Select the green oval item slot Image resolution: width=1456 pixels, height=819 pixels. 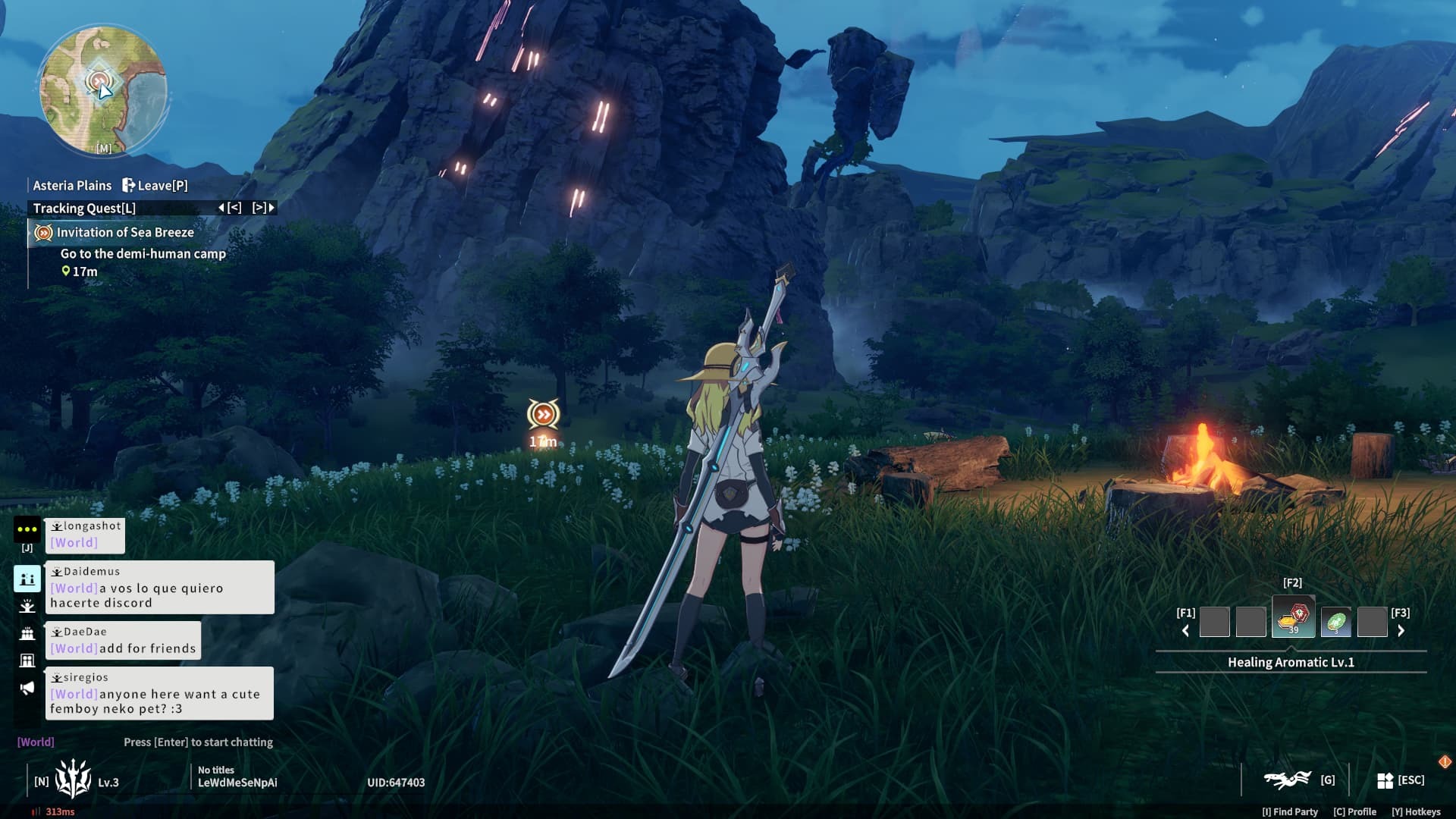(1335, 622)
